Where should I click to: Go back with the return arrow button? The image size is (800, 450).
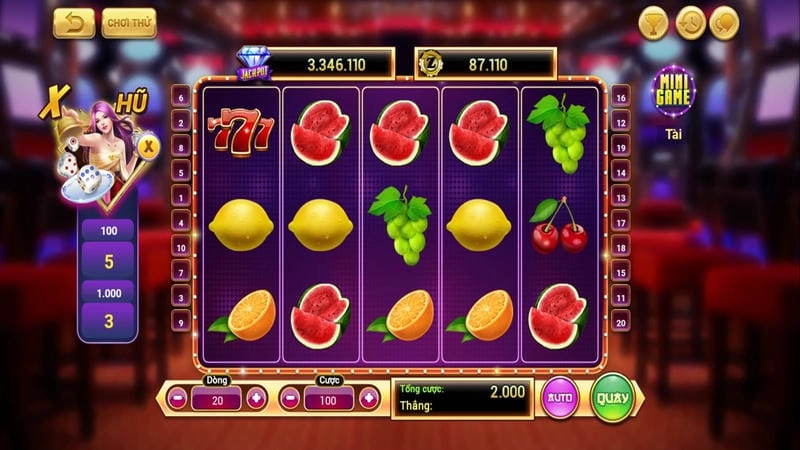74,22
